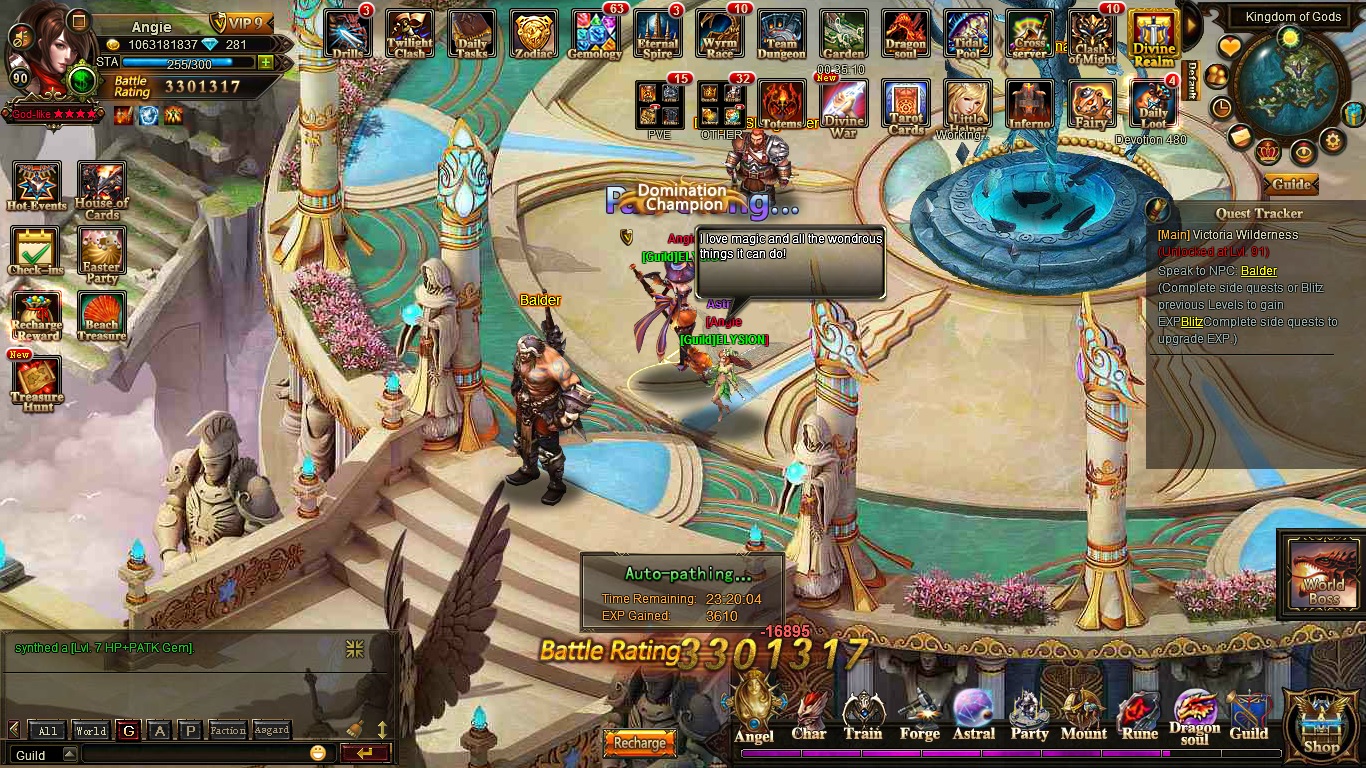
Task: Open the Divine Realm icon
Action: click(x=1153, y=37)
